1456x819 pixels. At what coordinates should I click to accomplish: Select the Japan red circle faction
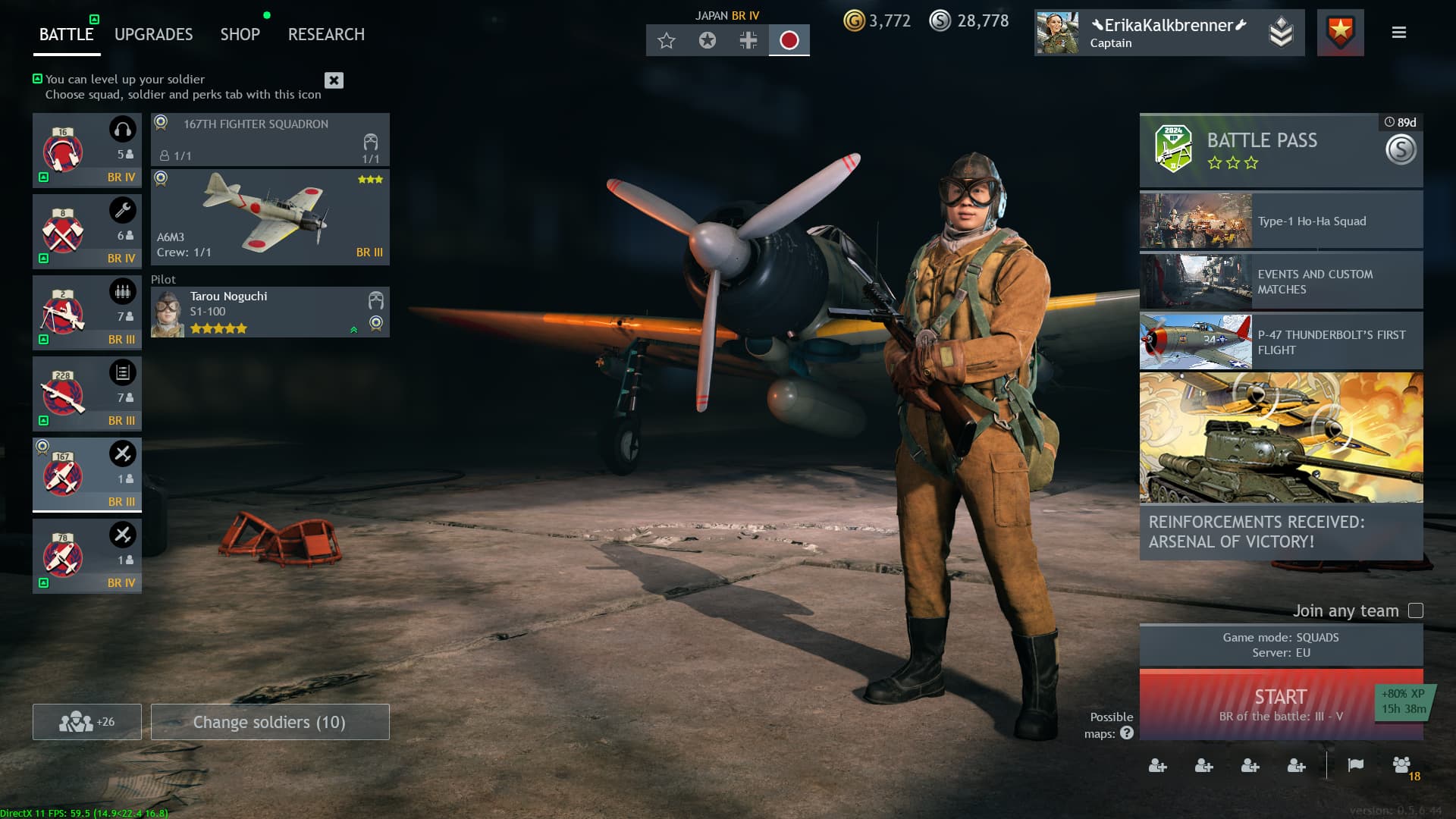[789, 40]
